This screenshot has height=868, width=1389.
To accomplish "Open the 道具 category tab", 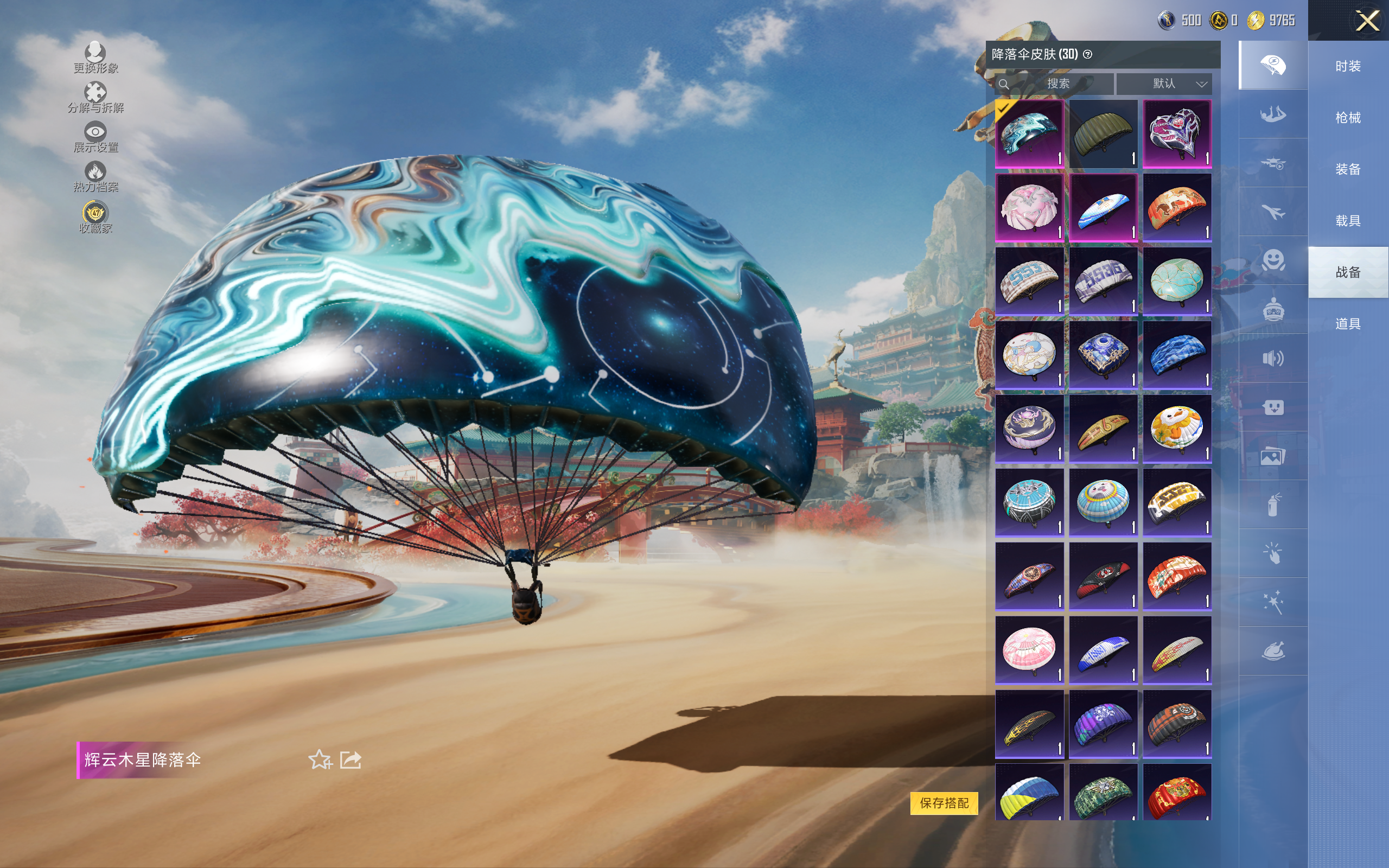I will [x=1348, y=324].
